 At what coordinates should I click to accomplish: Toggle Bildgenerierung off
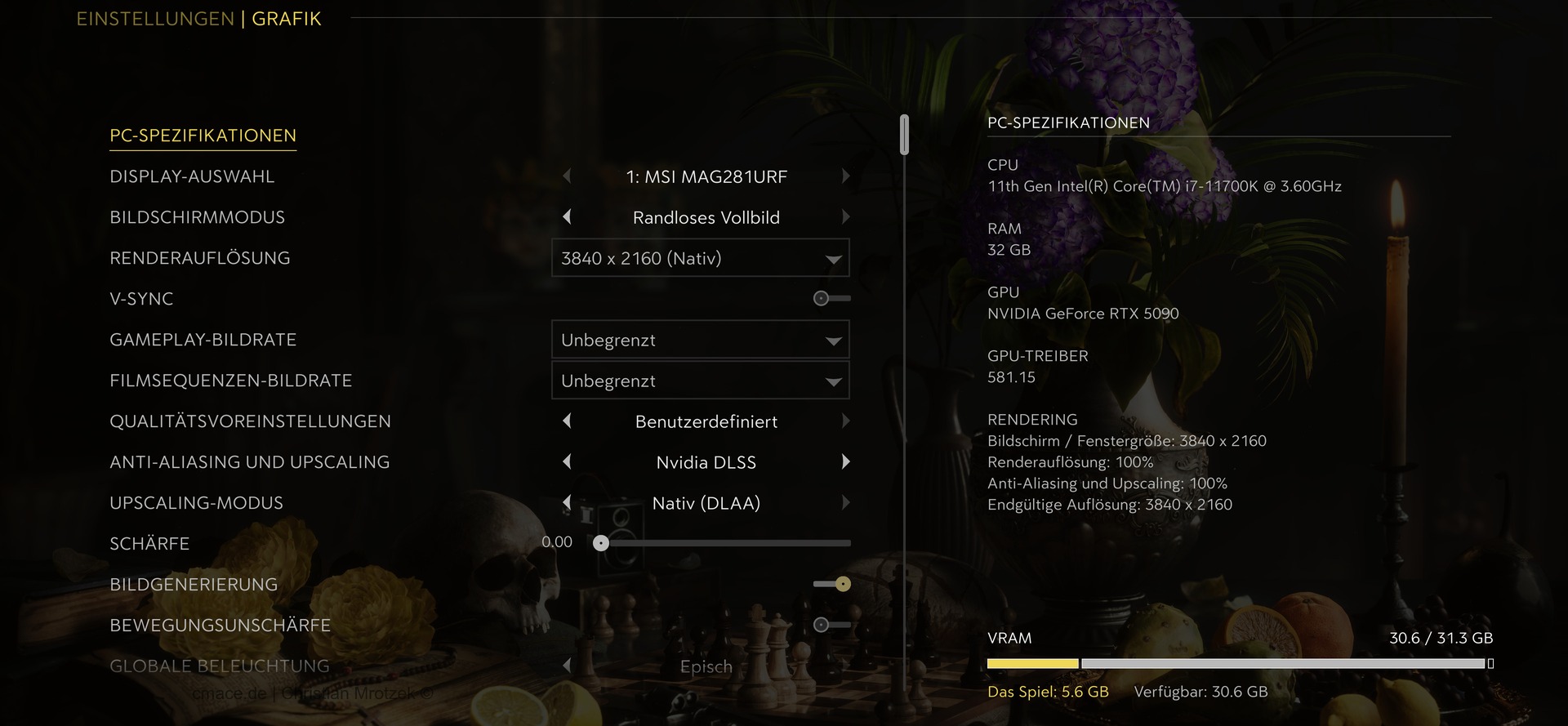tap(832, 584)
